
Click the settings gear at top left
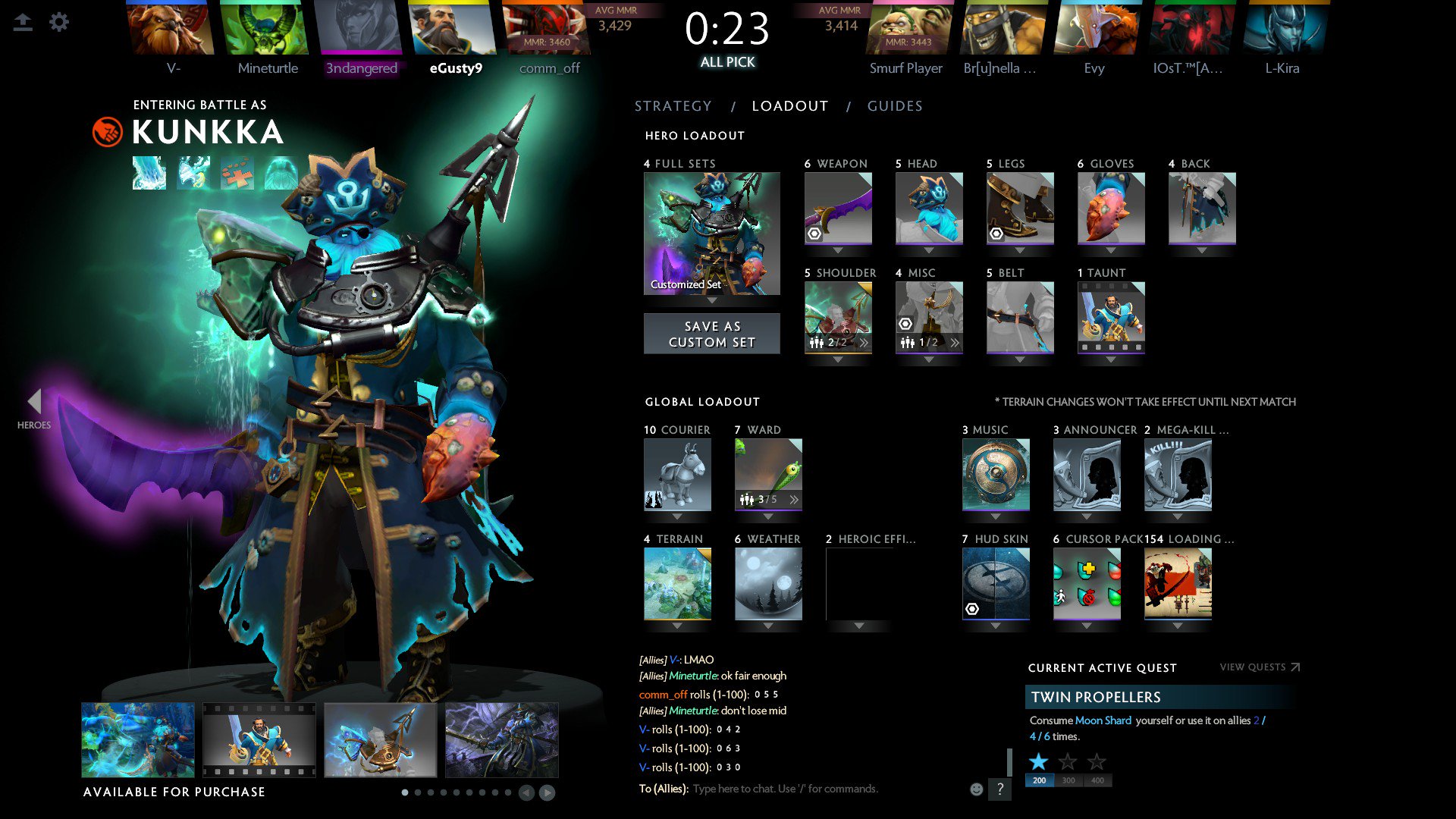[x=59, y=22]
